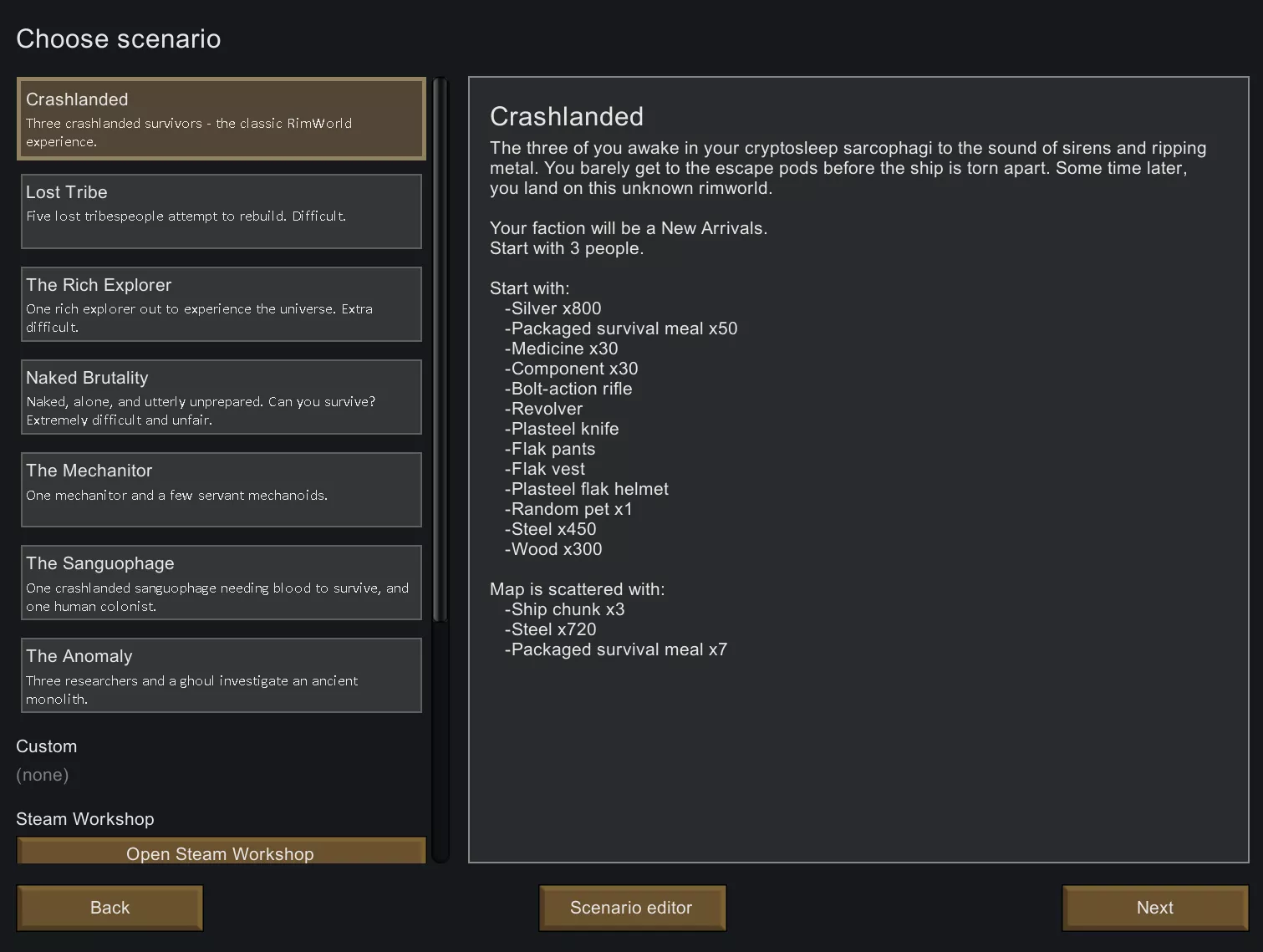Select the Naked Brutality scenario
The width and height of the screenshot is (1263, 952).
click(220, 397)
